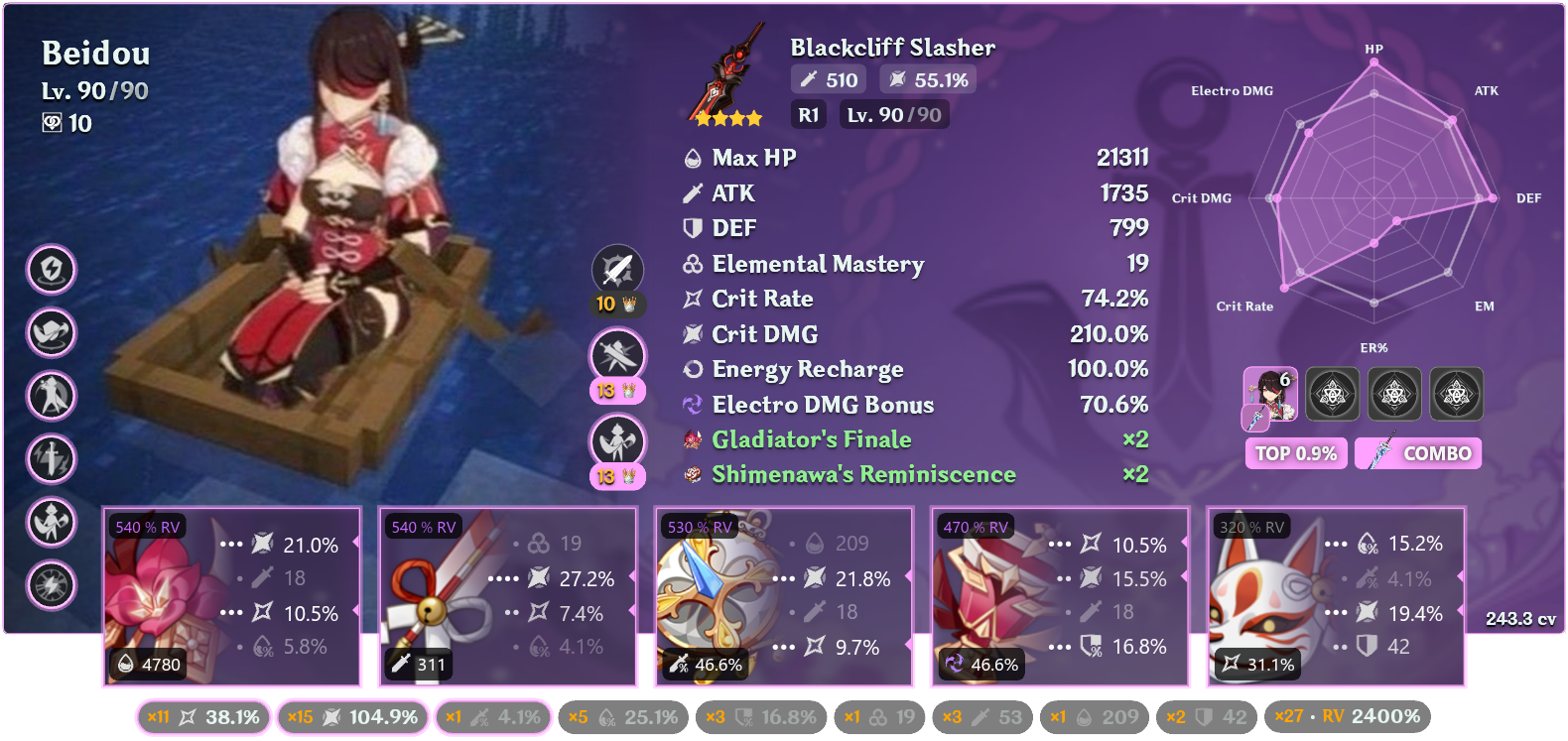The height and width of the screenshot is (741, 1568).
Task: Toggle the third locked constellation slot
Action: coord(1456,394)
